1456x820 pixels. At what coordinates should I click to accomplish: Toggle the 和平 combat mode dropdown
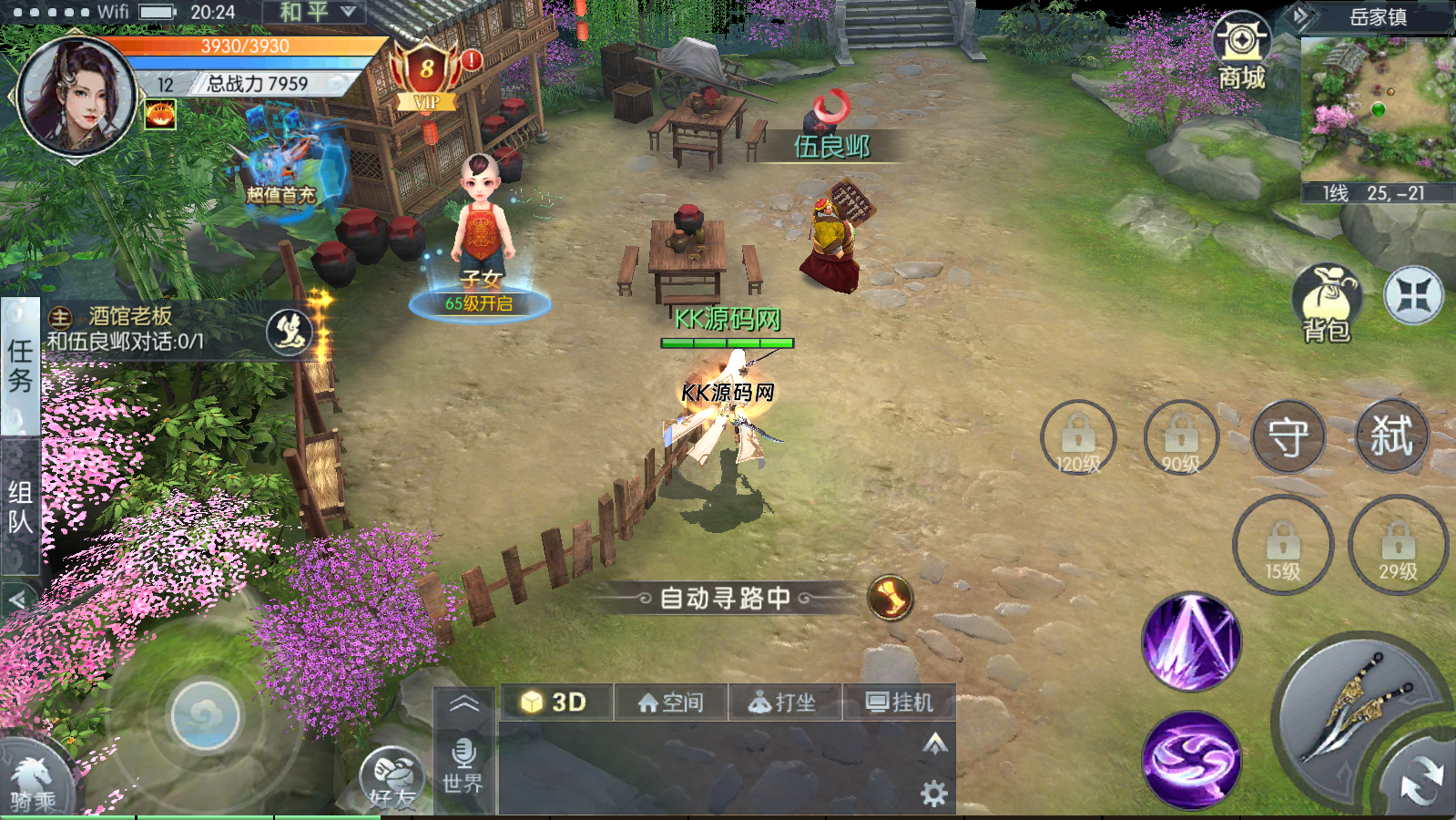point(315,13)
